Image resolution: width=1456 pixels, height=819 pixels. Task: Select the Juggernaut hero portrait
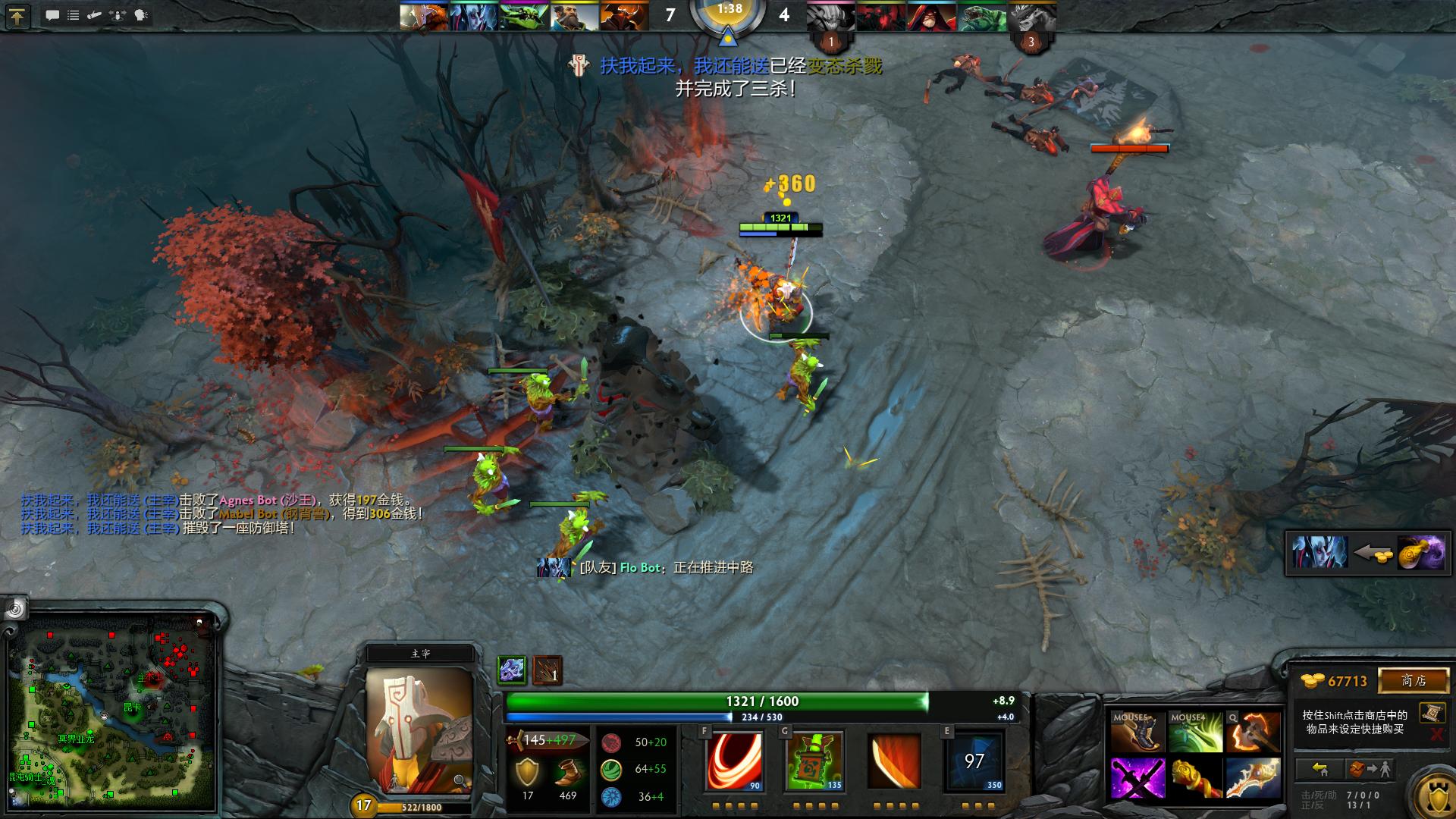pyautogui.click(x=419, y=730)
